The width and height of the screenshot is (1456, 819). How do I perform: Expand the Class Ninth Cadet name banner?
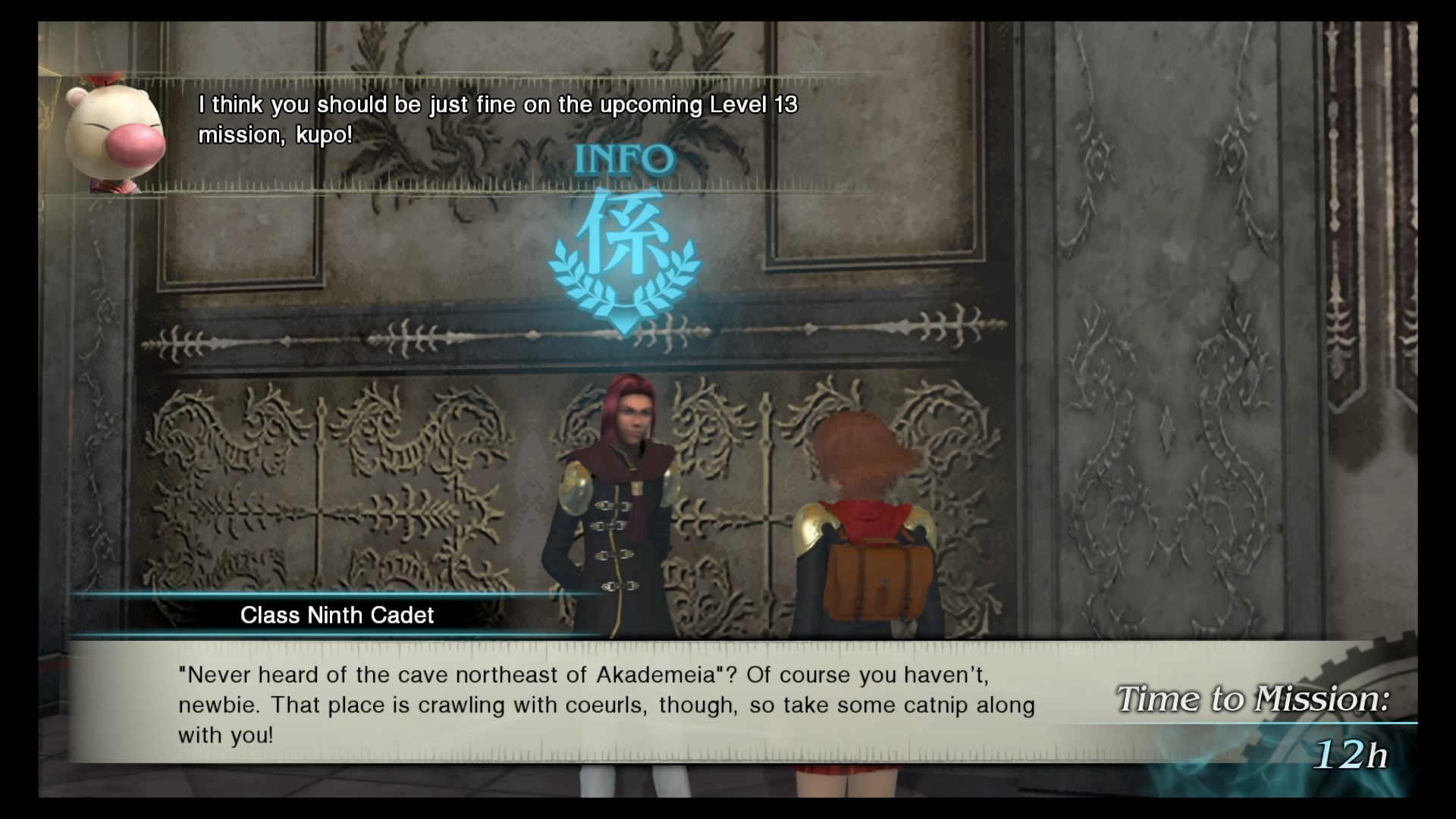tap(336, 615)
